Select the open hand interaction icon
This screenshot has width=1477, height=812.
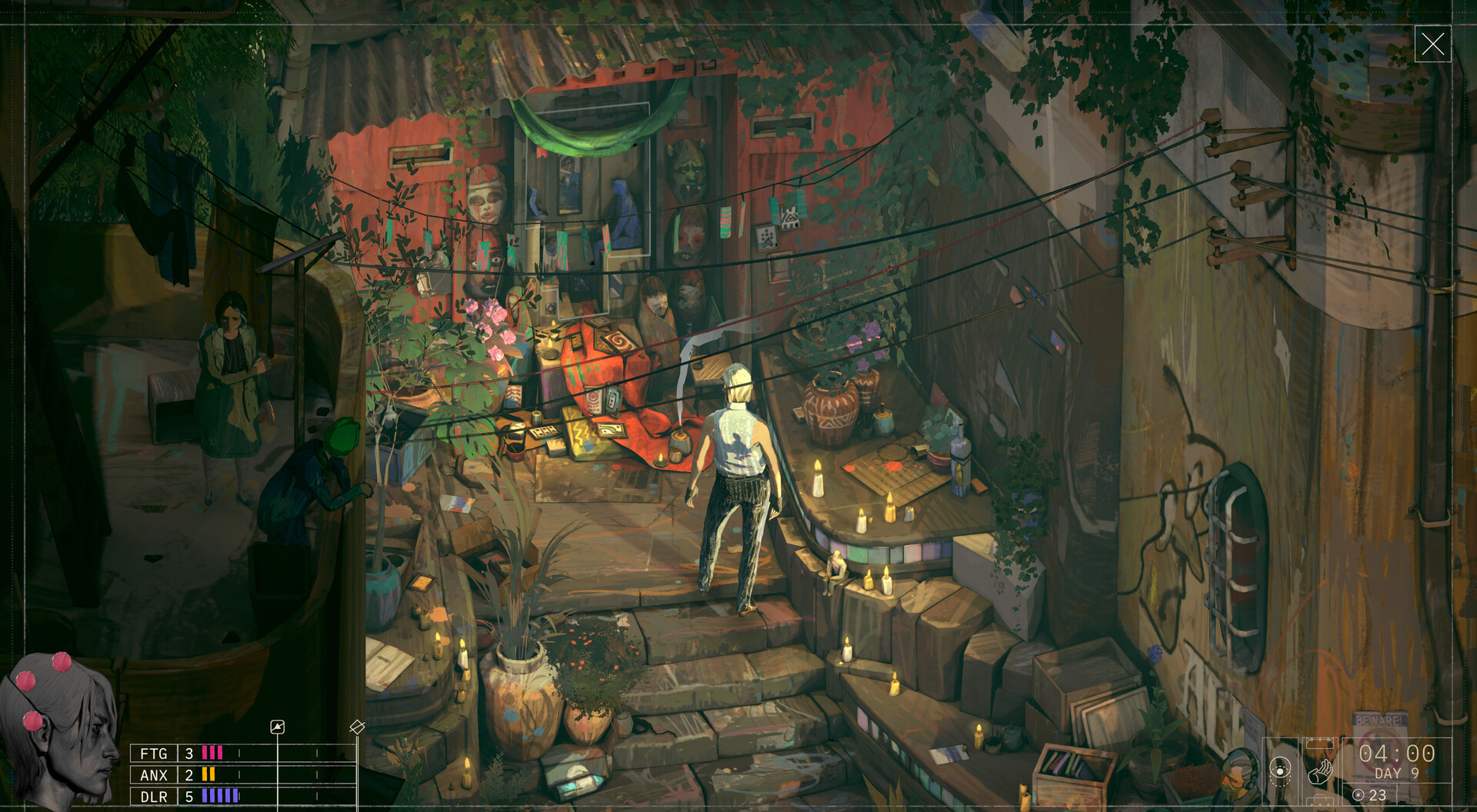[1320, 773]
